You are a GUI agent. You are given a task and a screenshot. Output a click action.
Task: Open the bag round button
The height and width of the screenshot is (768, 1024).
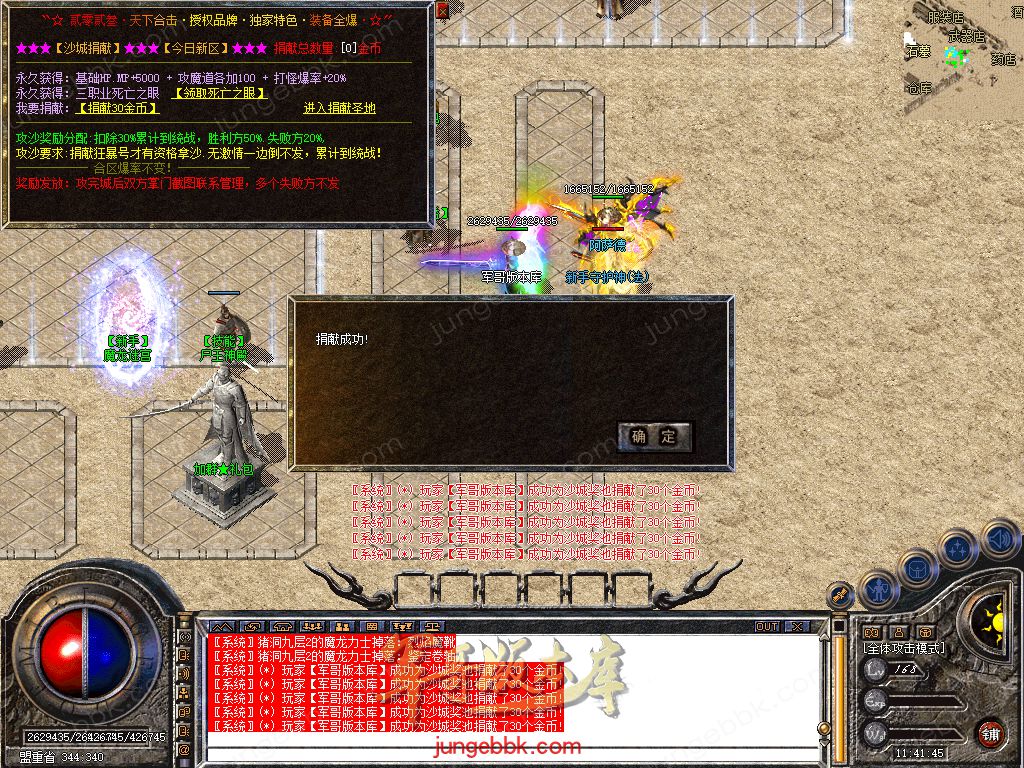(918, 567)
